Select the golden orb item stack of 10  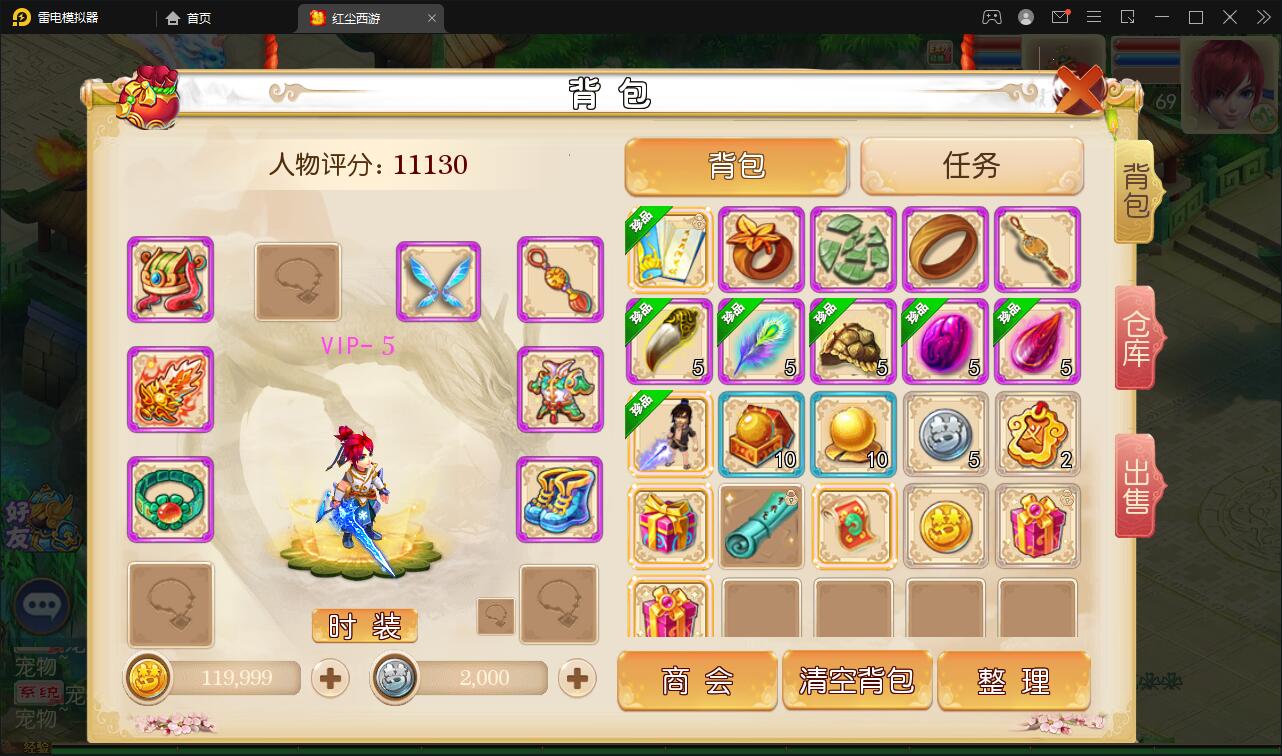pyautogui.click(x=853, y=434)
